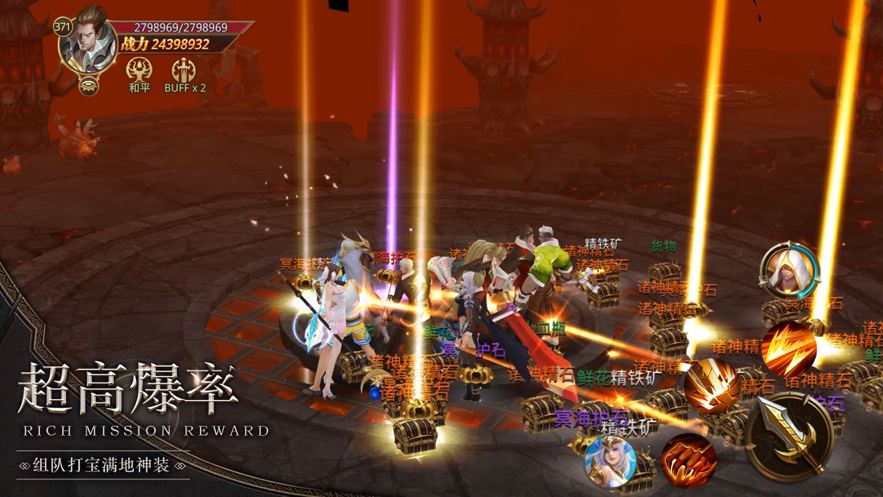
Task: Use the ground-shatter strike skill
Action: [712, 385]
